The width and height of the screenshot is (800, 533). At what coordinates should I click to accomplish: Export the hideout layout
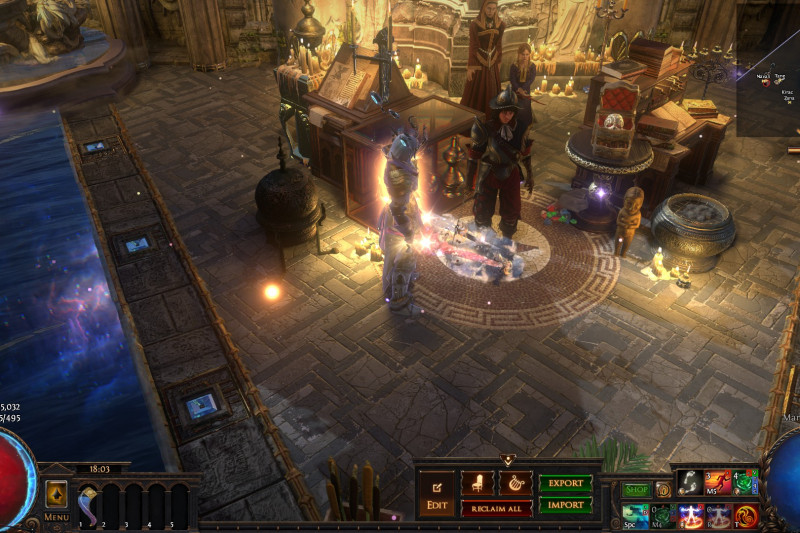(565, 483)
